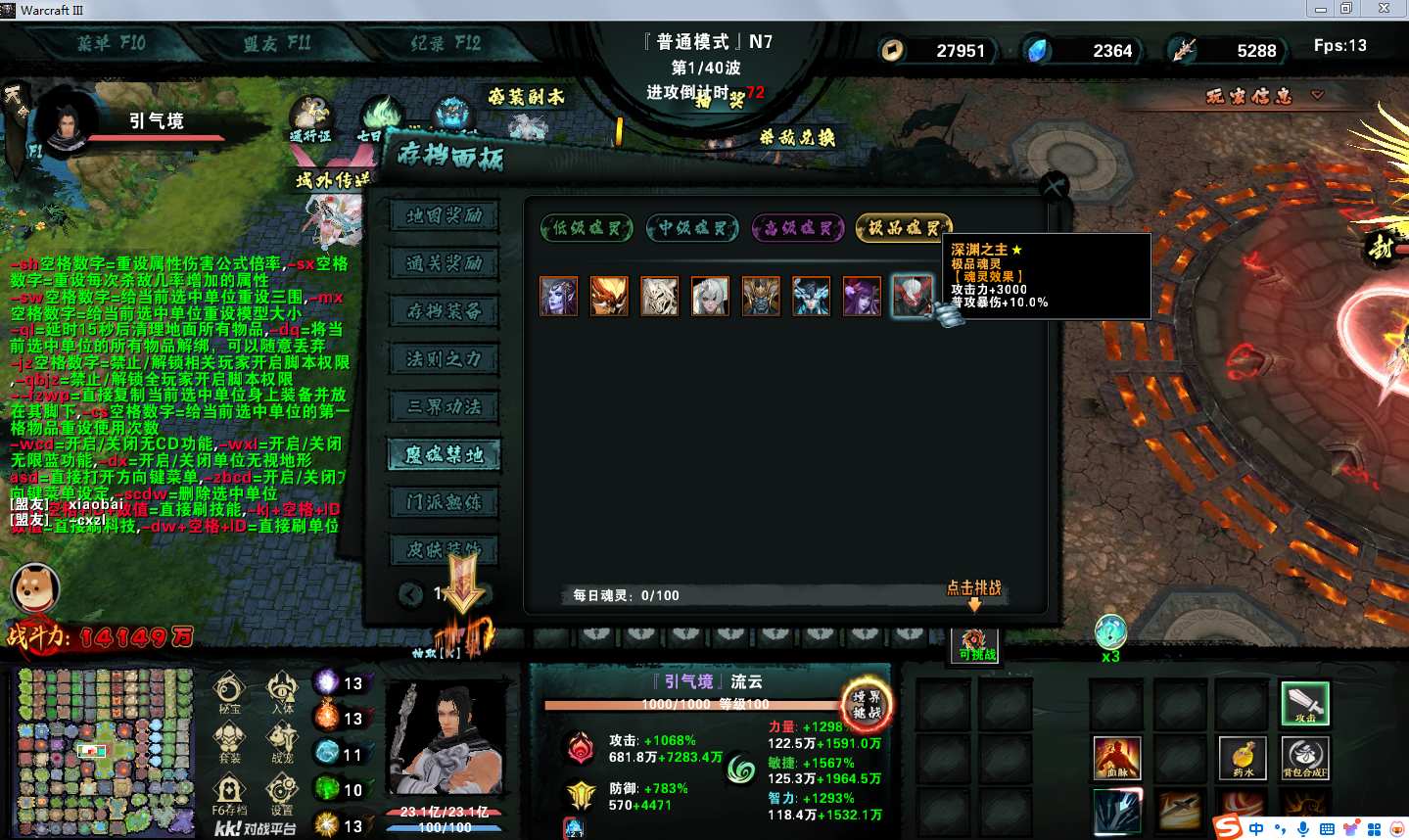
Task: Click the 点击挑战 challenge button
Action: coord(973,588)
